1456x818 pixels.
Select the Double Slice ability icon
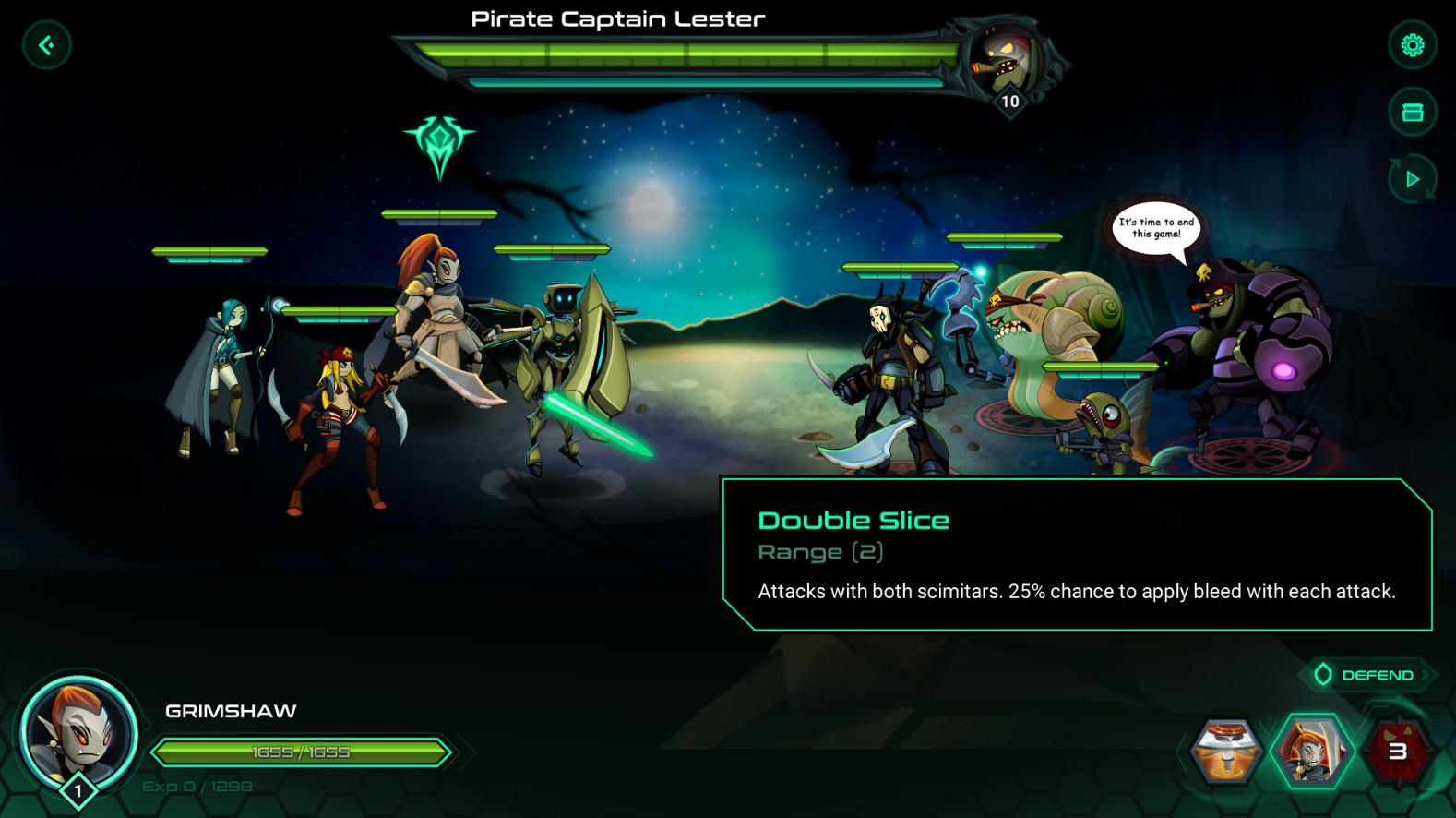tap(1314, 750)
